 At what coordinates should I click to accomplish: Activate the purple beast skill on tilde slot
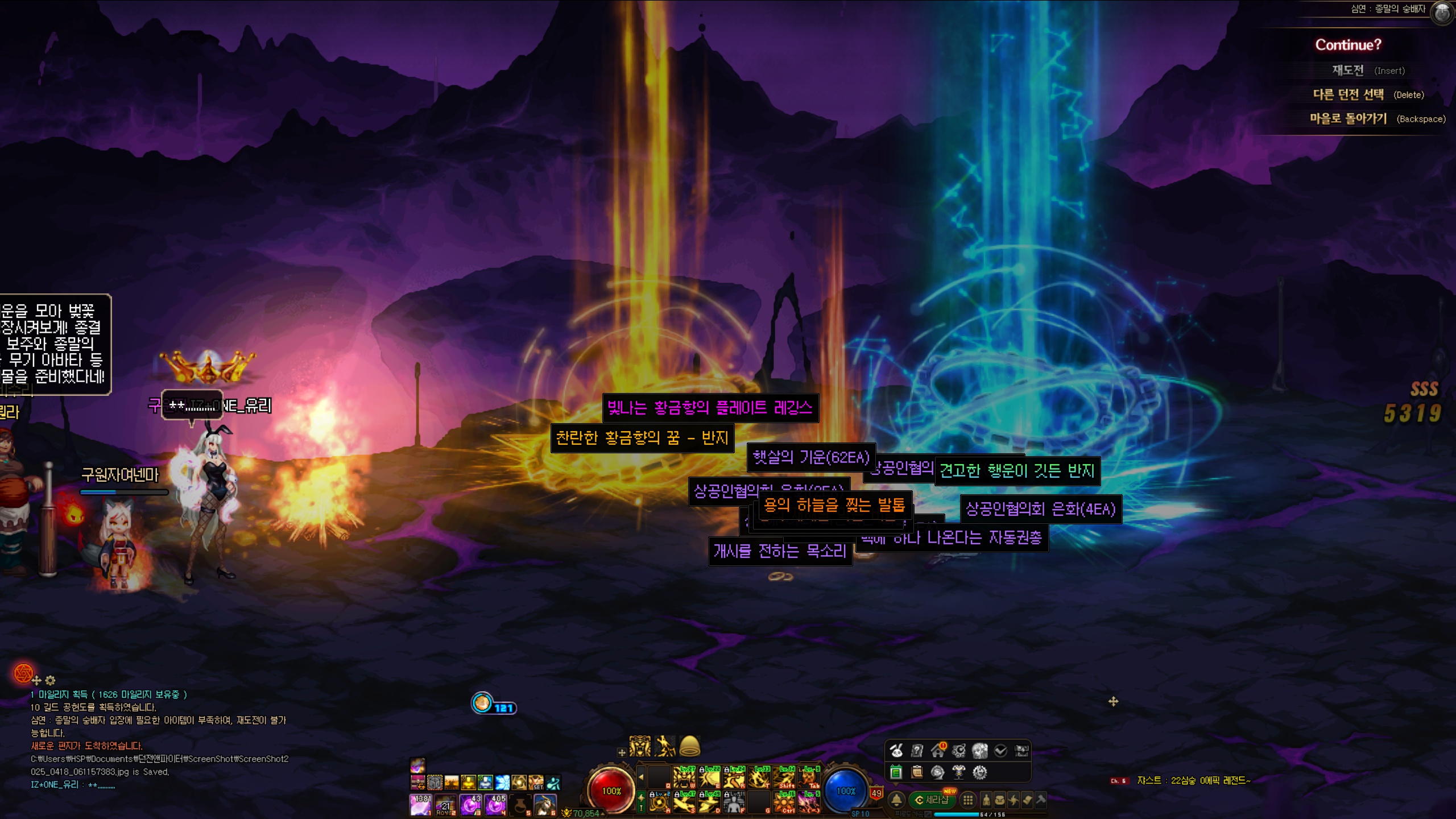[x=808, y=803]
